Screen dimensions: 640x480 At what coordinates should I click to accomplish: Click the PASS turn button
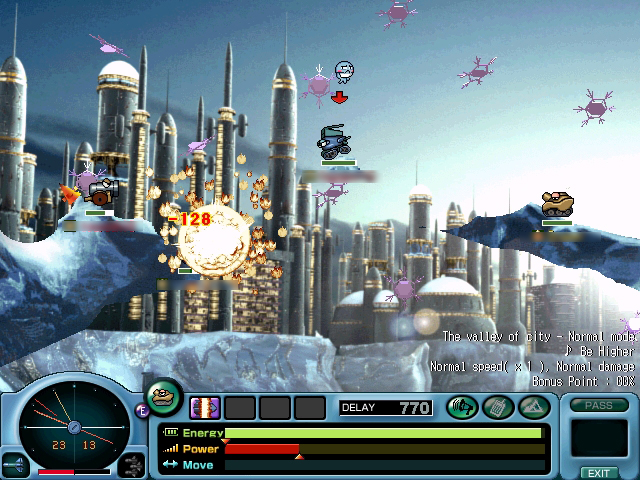(599, 405)
